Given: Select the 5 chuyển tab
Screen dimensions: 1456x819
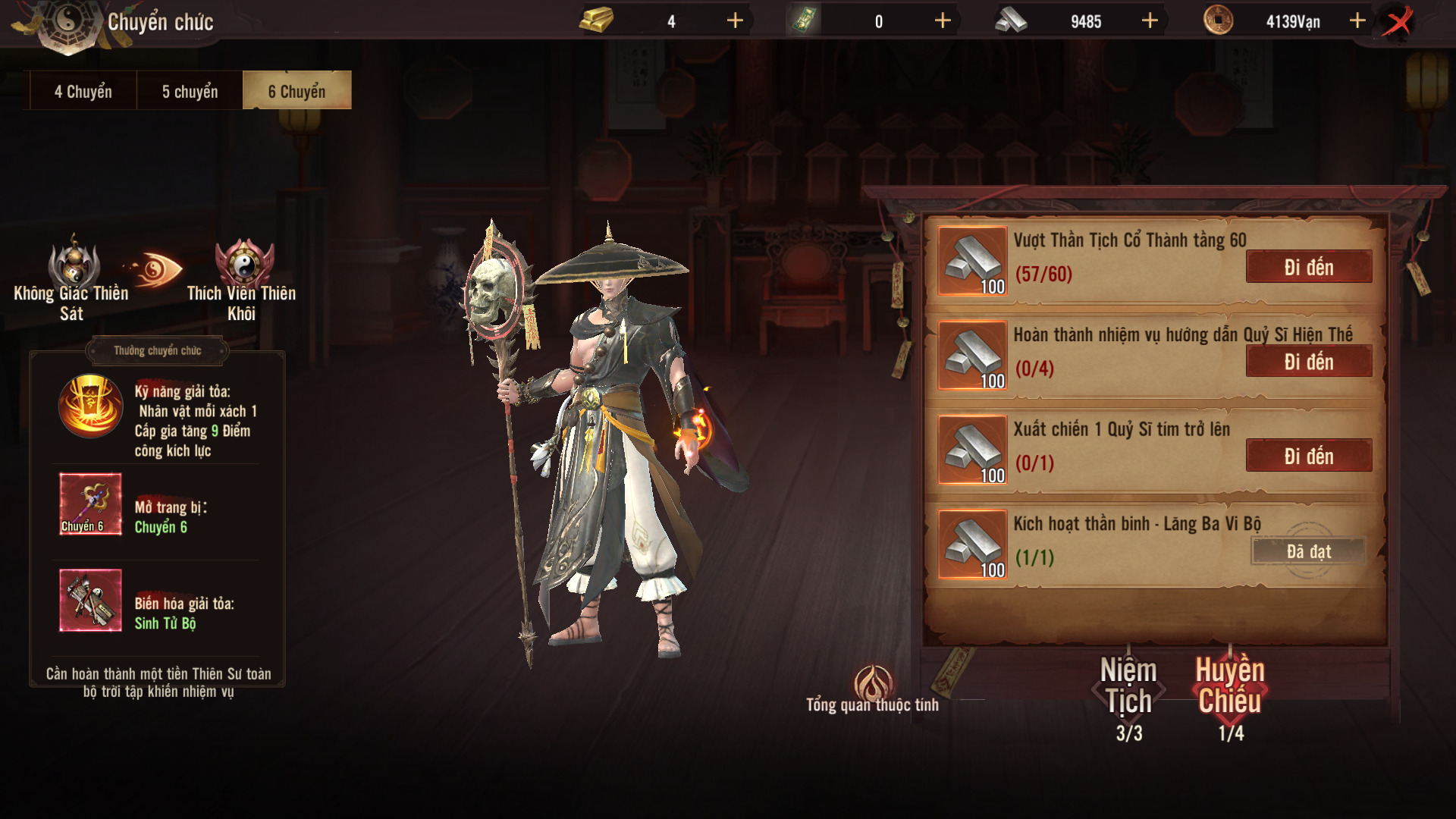Looking at the screenshot, I should [190, 92].
